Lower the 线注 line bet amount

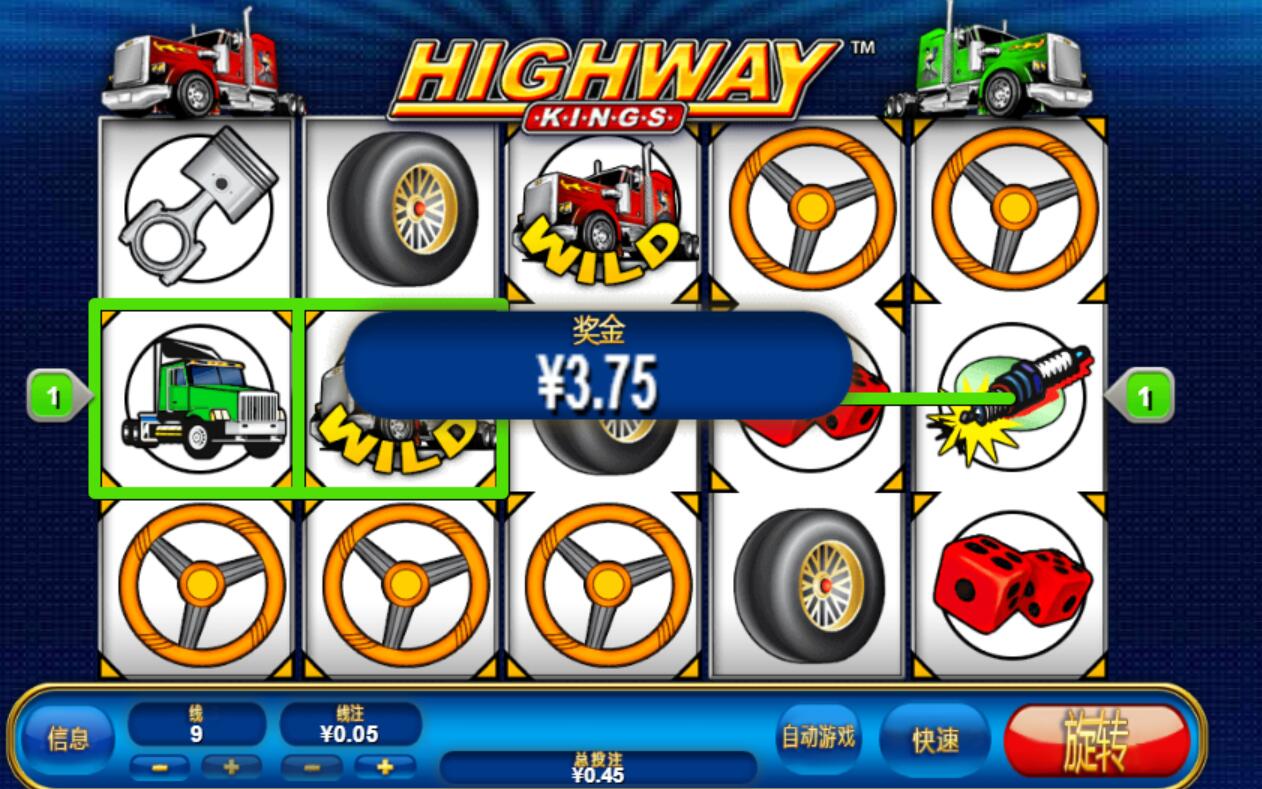click(x=310, y=768)
